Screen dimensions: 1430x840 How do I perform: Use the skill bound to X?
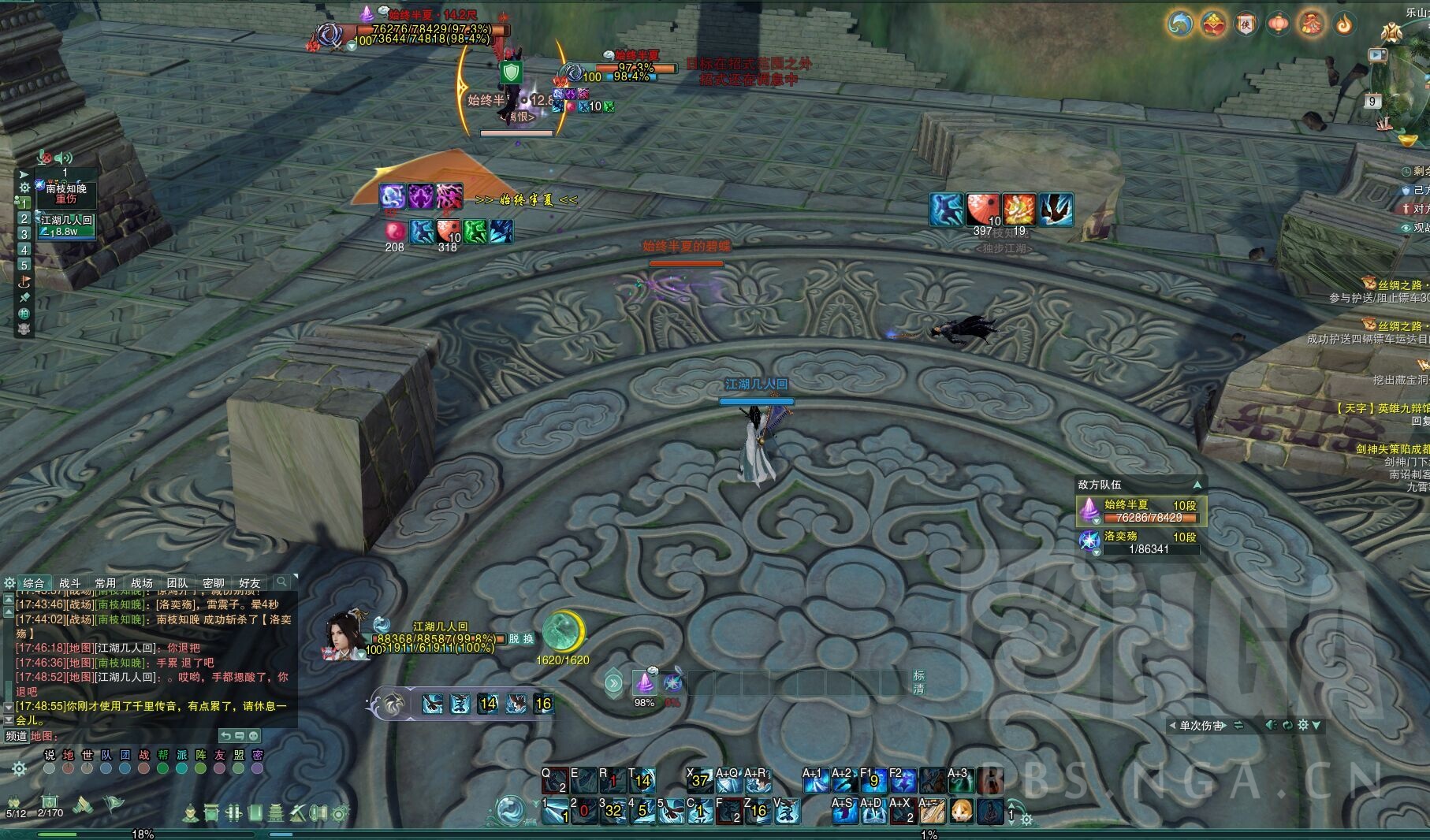pos(698,780)
